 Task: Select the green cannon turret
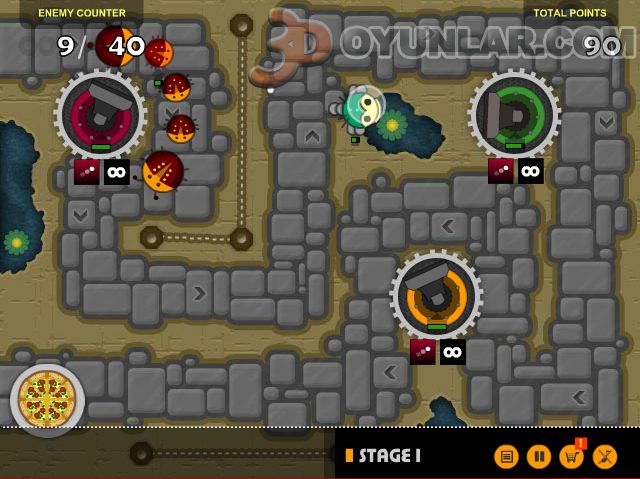(x=514, y=115)
